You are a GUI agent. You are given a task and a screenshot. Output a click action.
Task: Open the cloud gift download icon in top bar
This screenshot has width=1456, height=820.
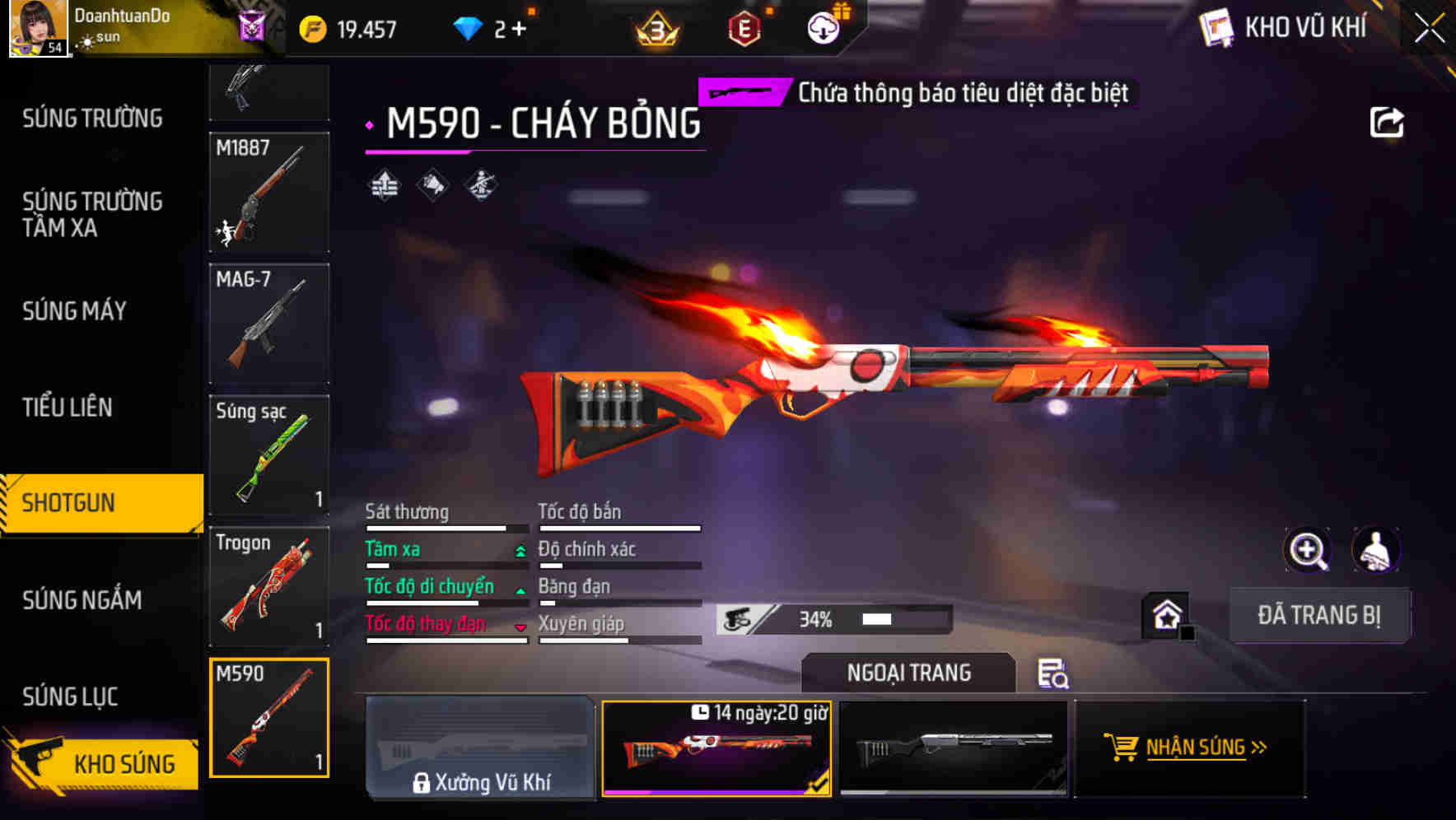point(823,26)
